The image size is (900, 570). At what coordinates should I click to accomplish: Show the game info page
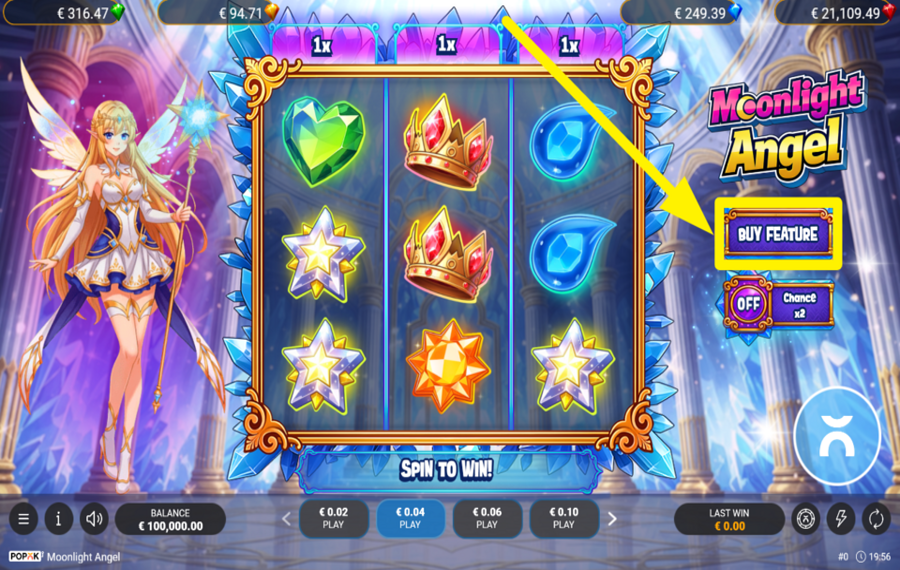(58, 519)
